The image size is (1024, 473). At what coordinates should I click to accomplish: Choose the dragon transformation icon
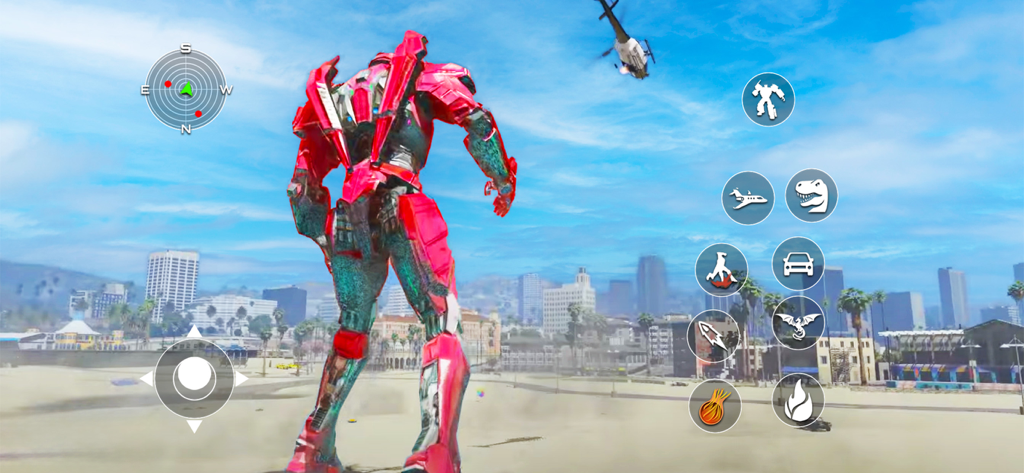tap(798, 322)
